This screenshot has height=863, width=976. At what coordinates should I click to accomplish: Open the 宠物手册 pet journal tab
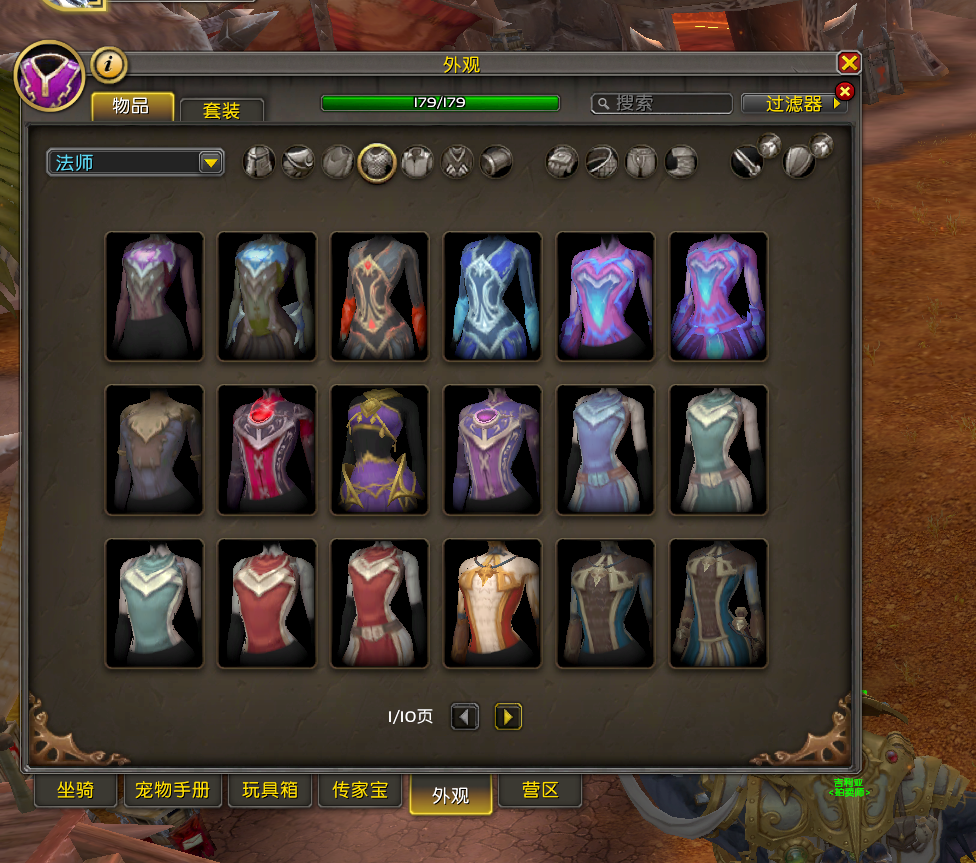[x=172, y=790]
